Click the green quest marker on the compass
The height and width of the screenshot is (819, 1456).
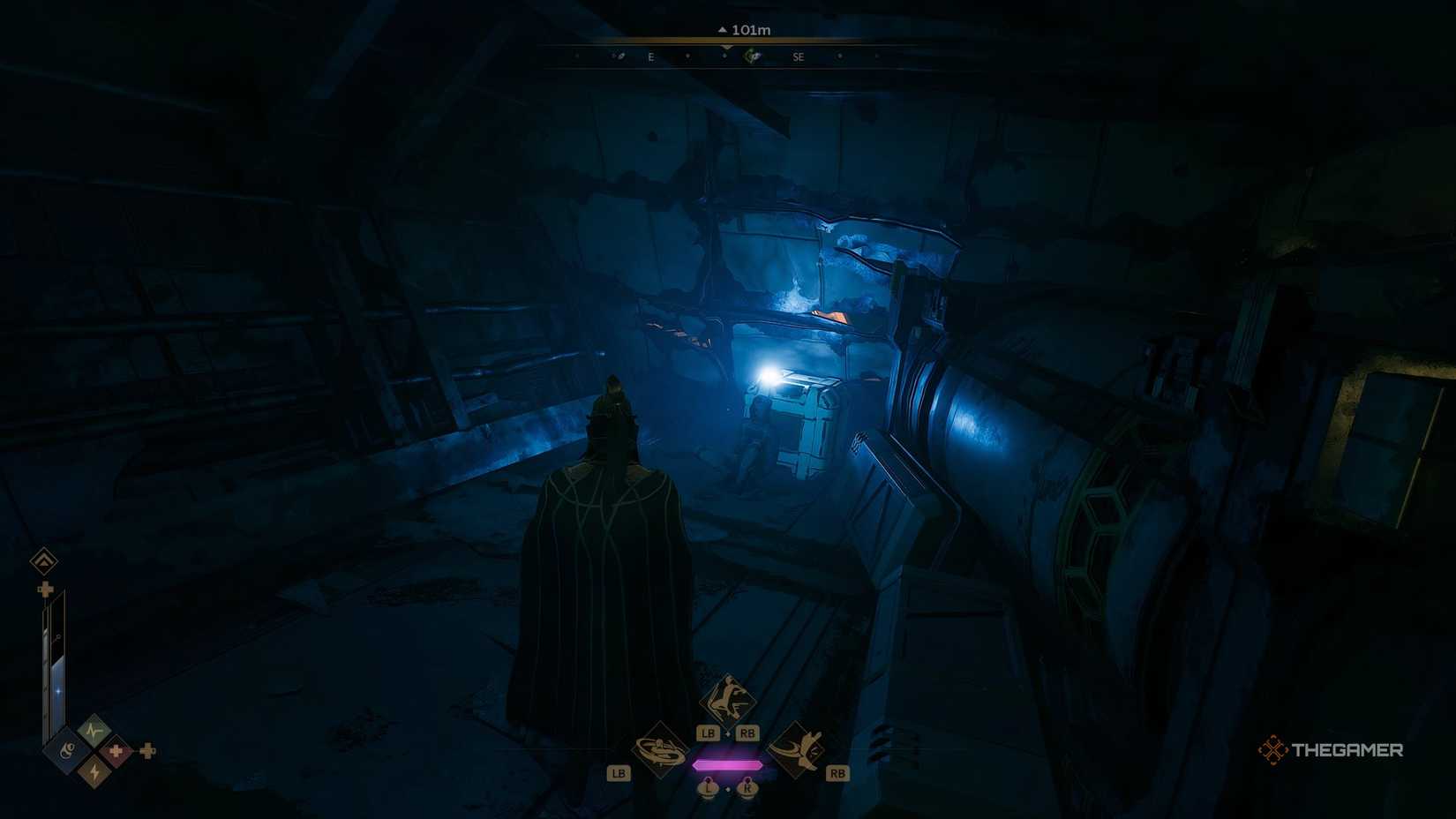click(752, 56)
